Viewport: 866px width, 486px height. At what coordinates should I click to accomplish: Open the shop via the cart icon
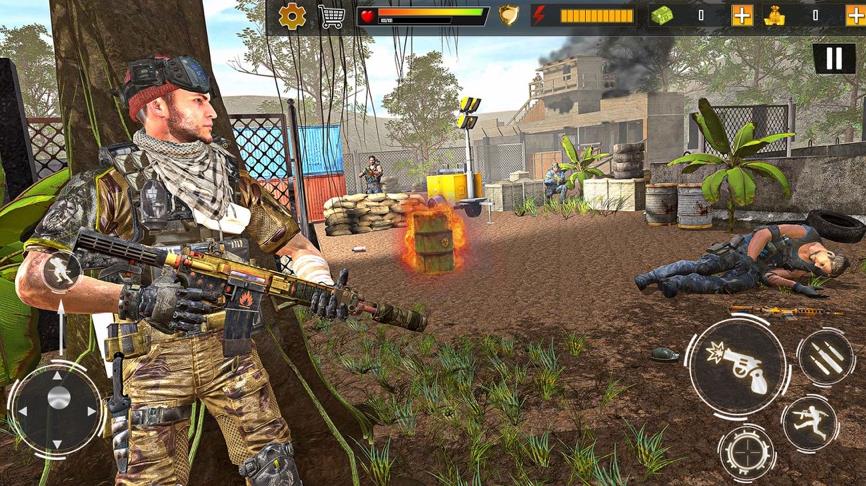[331, 16]
